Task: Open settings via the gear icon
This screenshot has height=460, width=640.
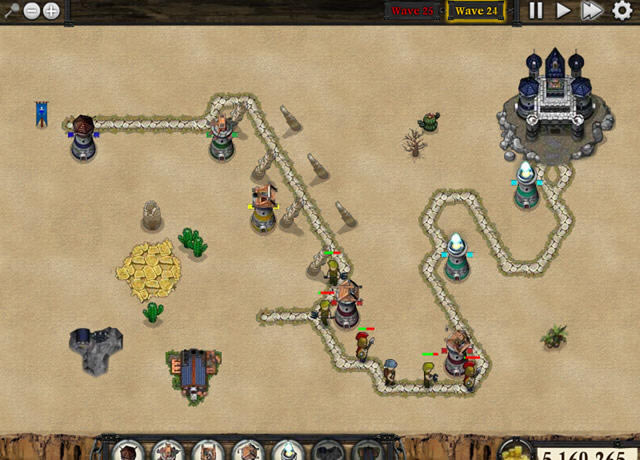Action: click(622, 11)
